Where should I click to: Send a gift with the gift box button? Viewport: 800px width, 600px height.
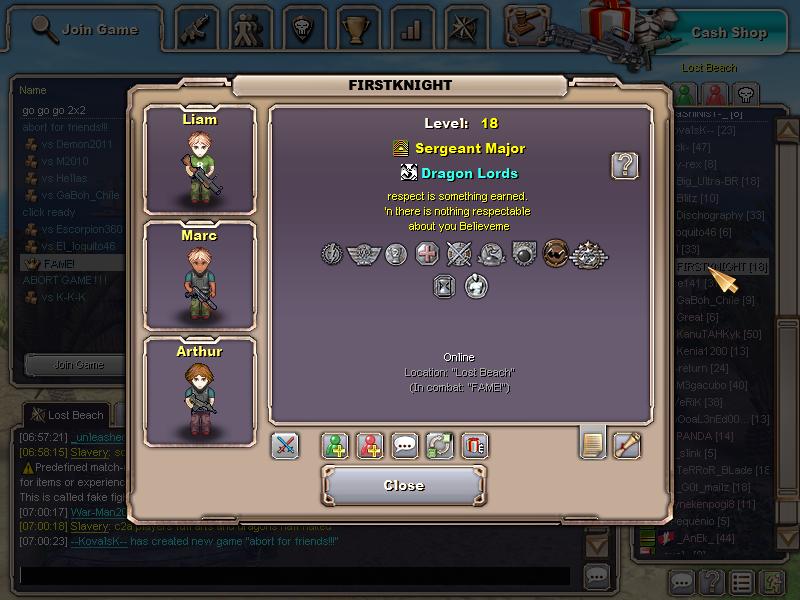(x=475, y=446)
